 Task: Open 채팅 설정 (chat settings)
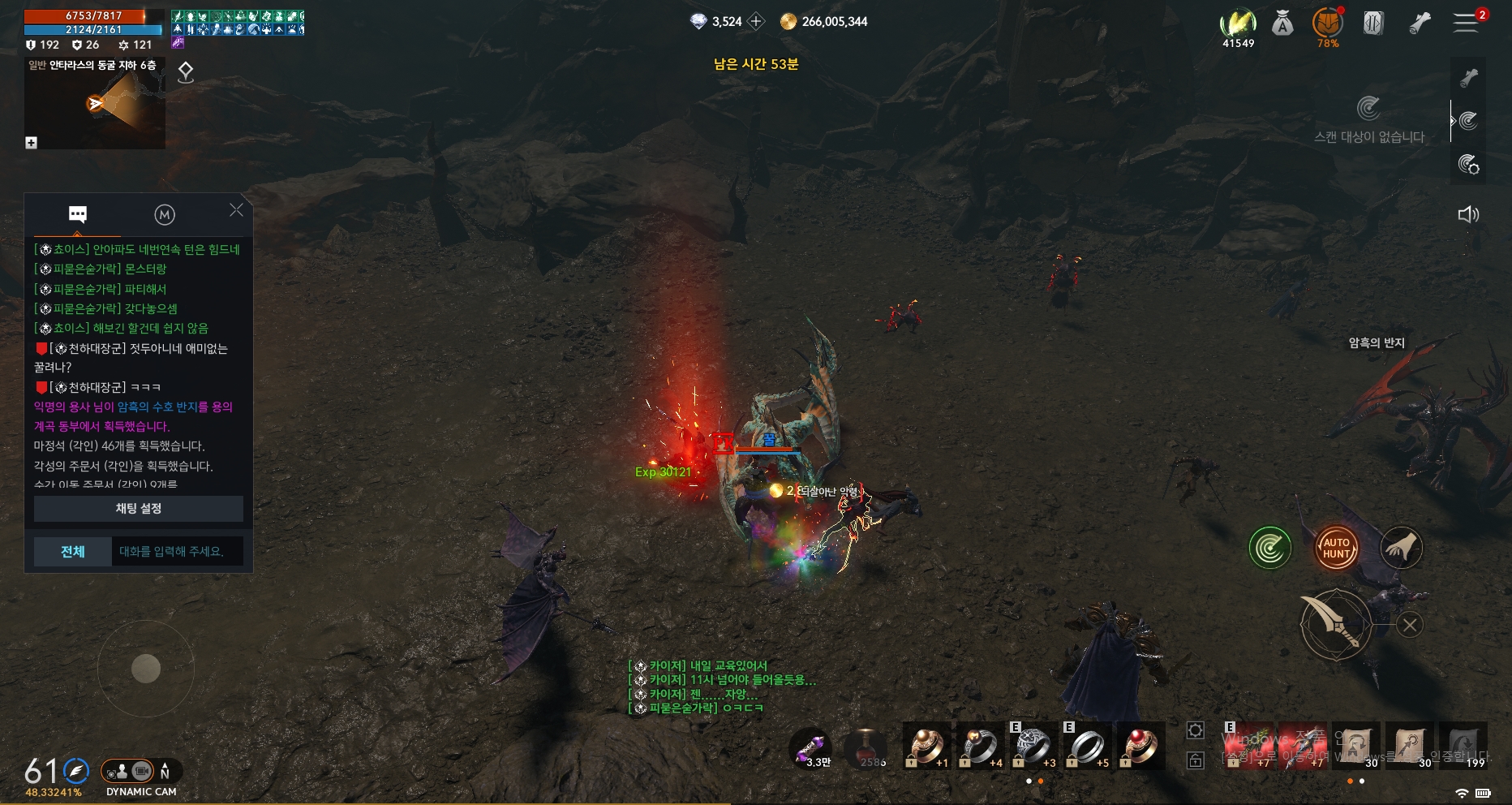[x=136, y=509]
